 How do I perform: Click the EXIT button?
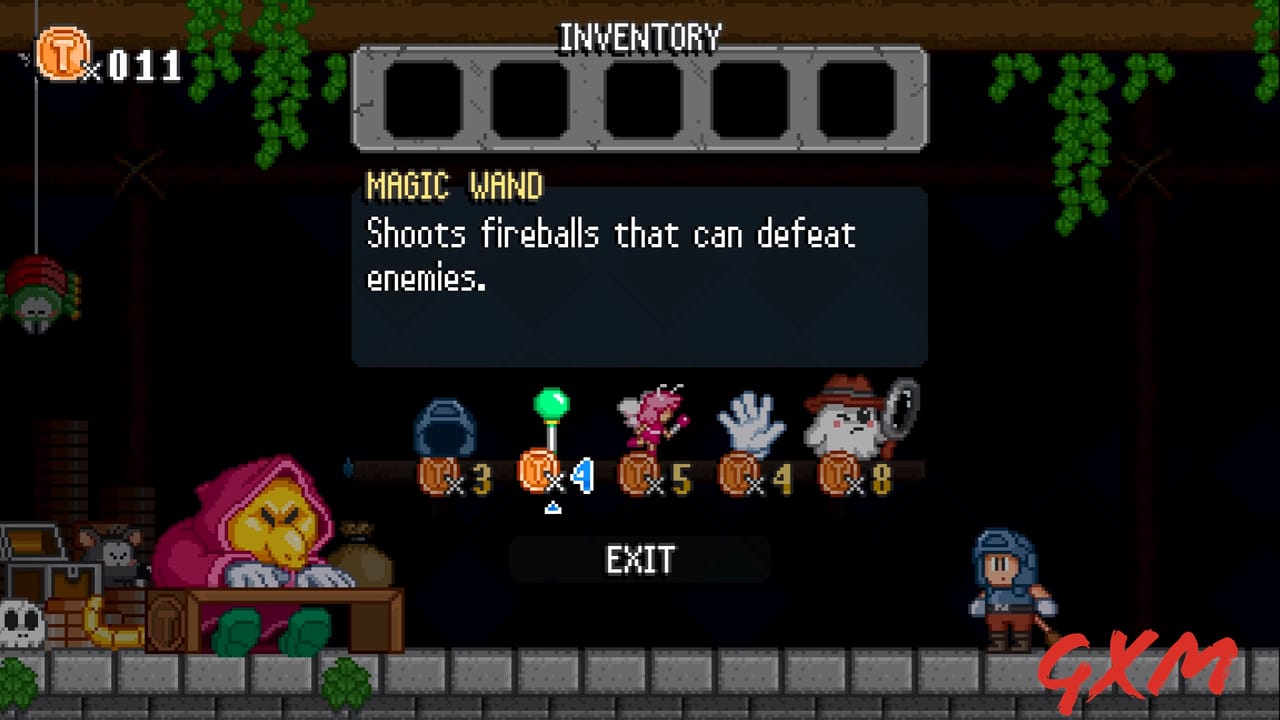(x=639, y=560)
